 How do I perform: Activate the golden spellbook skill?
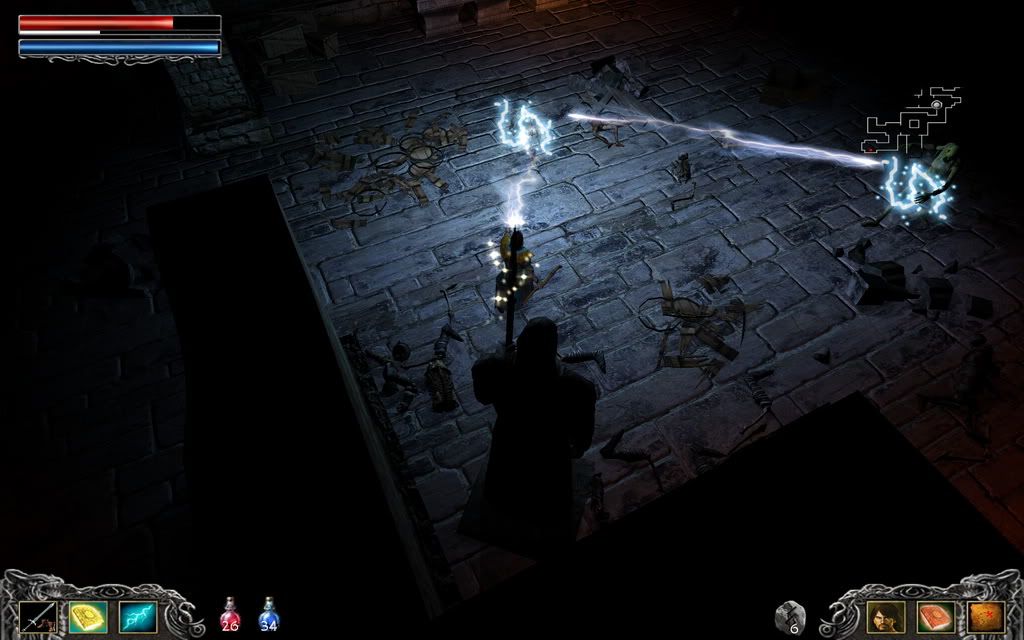[x=88, y=617]
